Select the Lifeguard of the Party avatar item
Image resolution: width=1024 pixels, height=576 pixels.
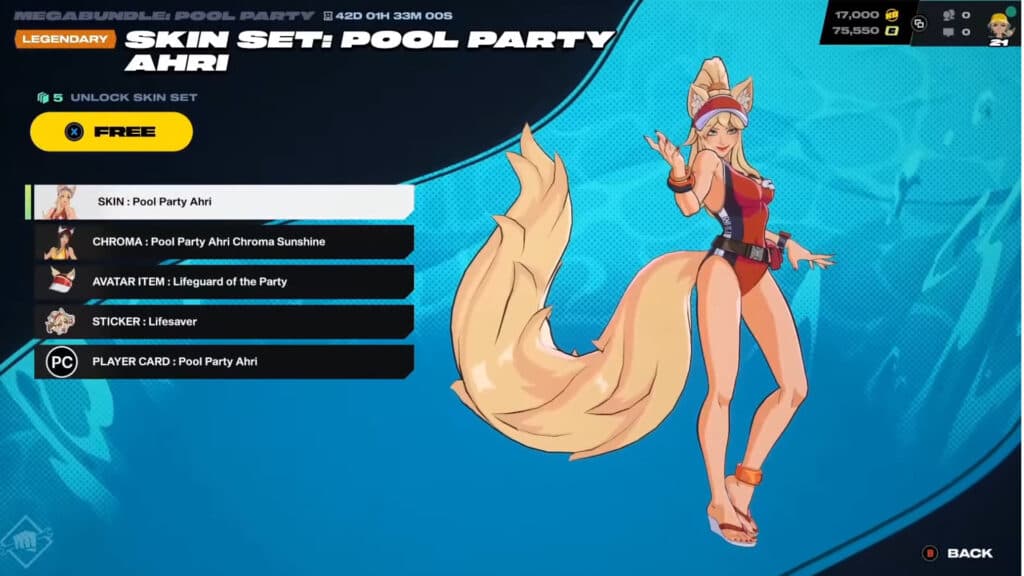pos(224,281)
